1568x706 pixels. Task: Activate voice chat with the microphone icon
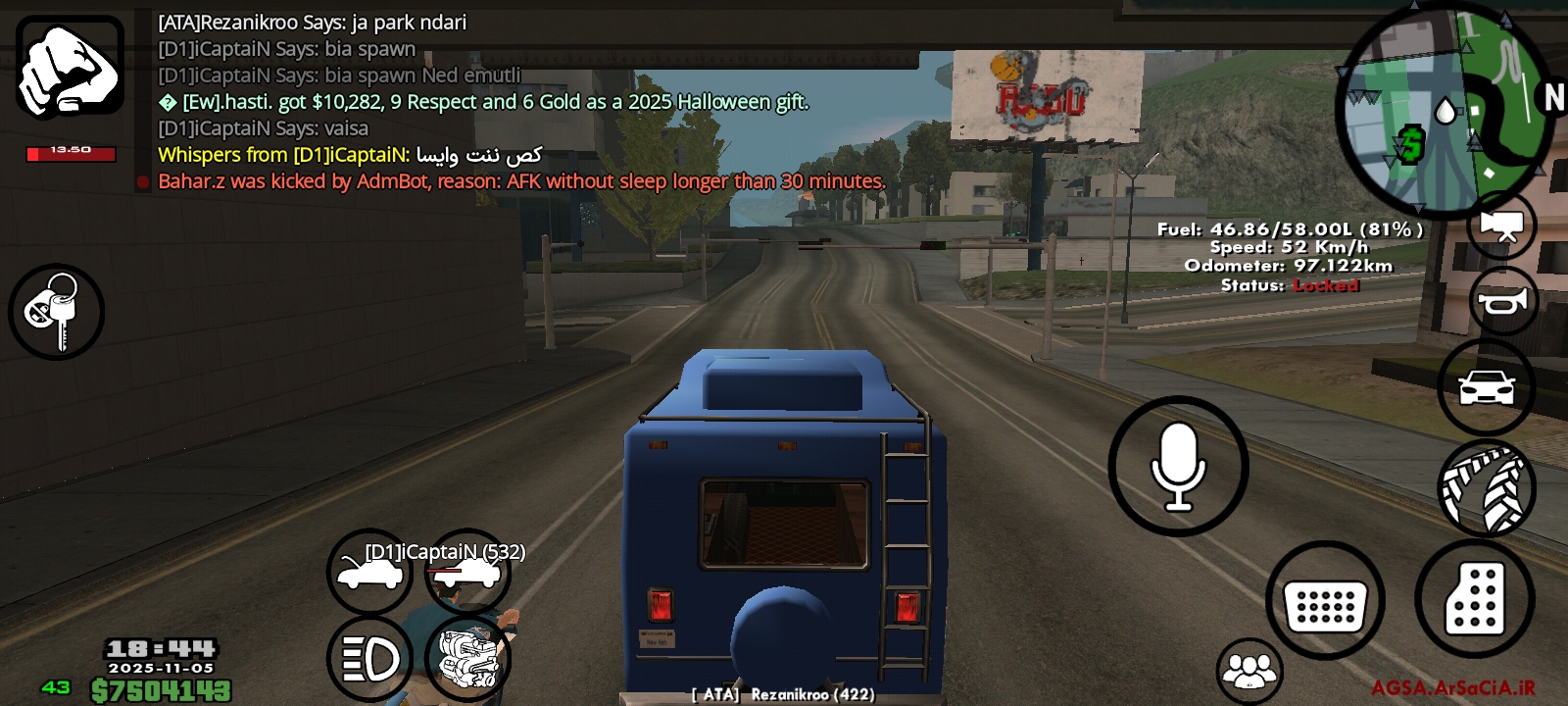1178,463
